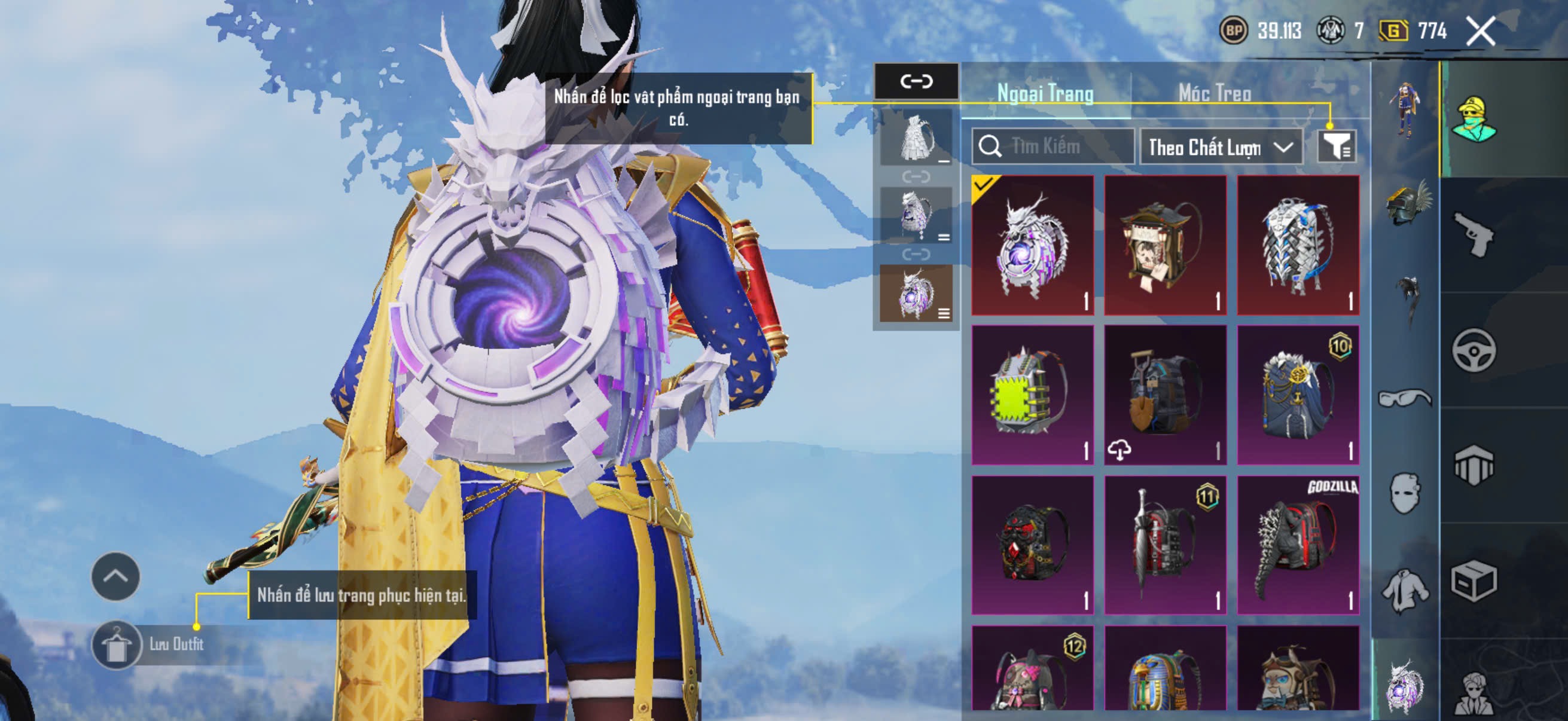Switch to the Móc Treo tab
1568x721 pixels.
pyautogui.click(x=1215, y=93)
